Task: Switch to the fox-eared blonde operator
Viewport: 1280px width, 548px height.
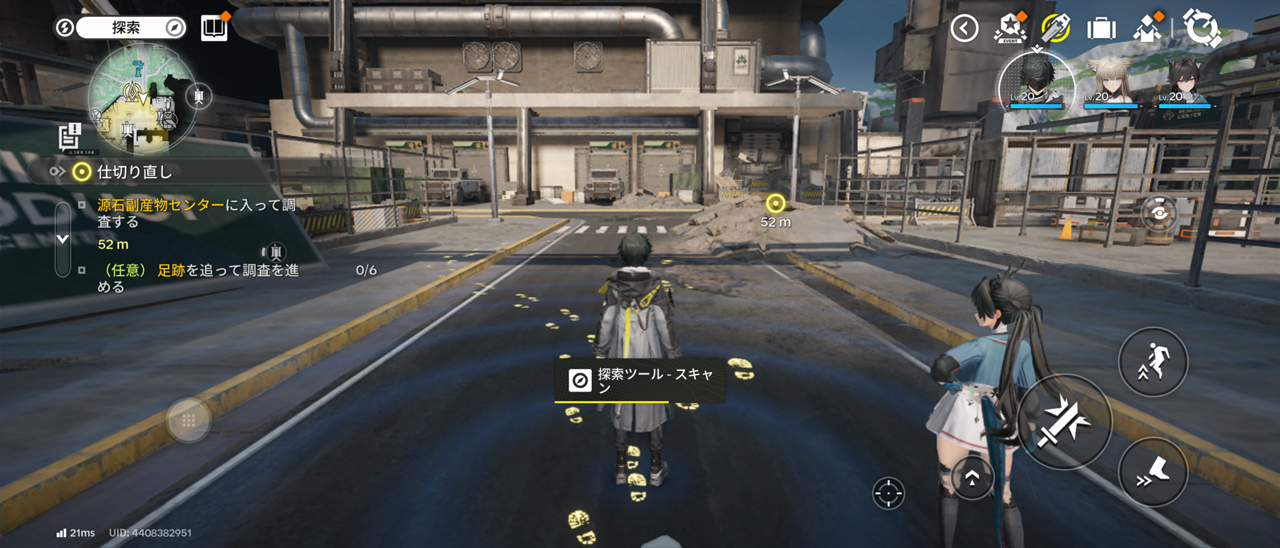Action: [x=1111, y=82]
